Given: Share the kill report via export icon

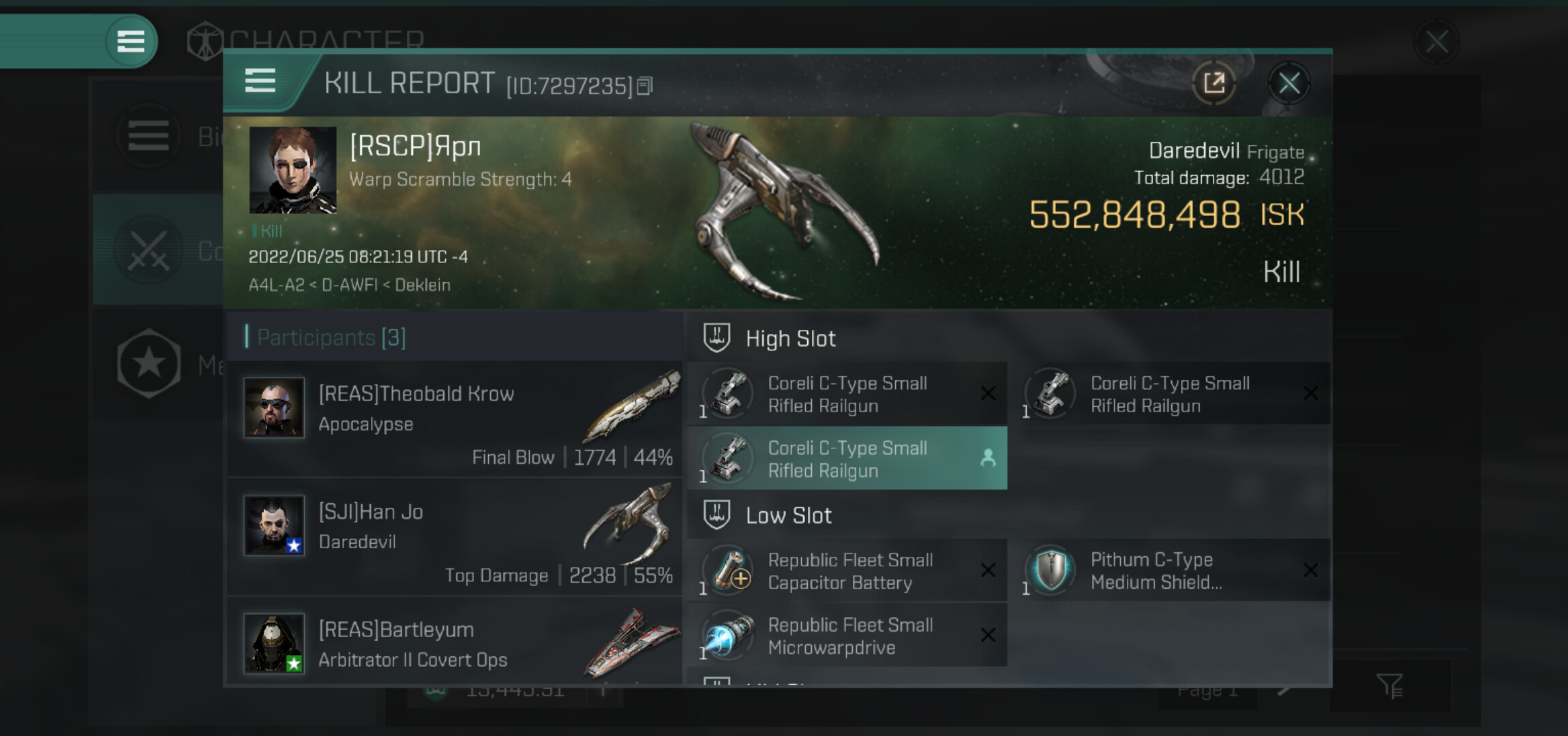Looking at the screenshot, I should (x=1213, y=84).
